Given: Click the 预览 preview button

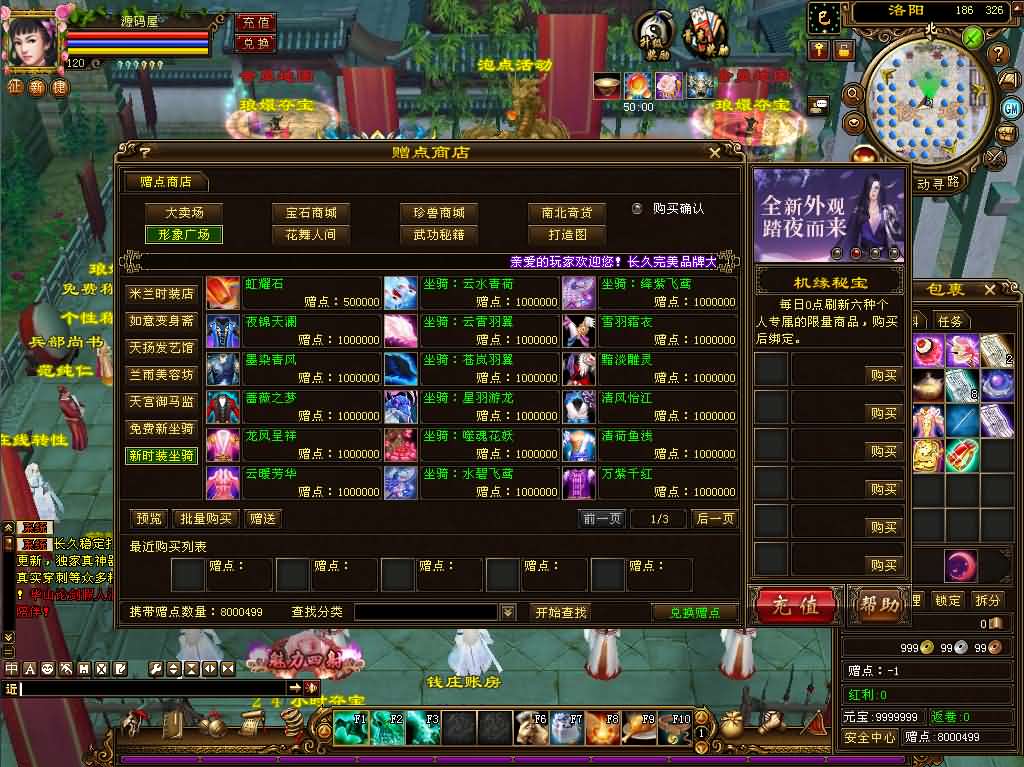Looking at the screenshot, I should coord(149,518).
